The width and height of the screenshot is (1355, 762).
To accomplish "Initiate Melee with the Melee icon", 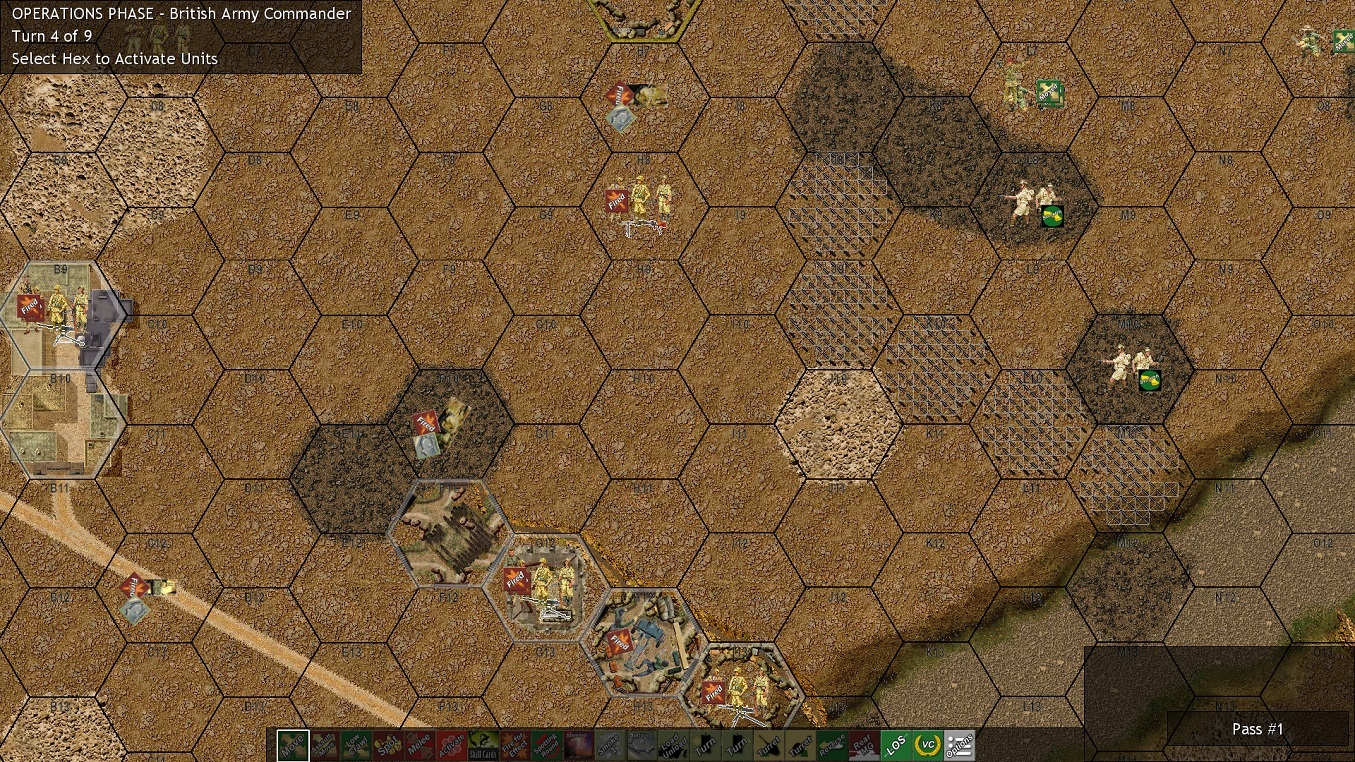I will click(420, 746).
